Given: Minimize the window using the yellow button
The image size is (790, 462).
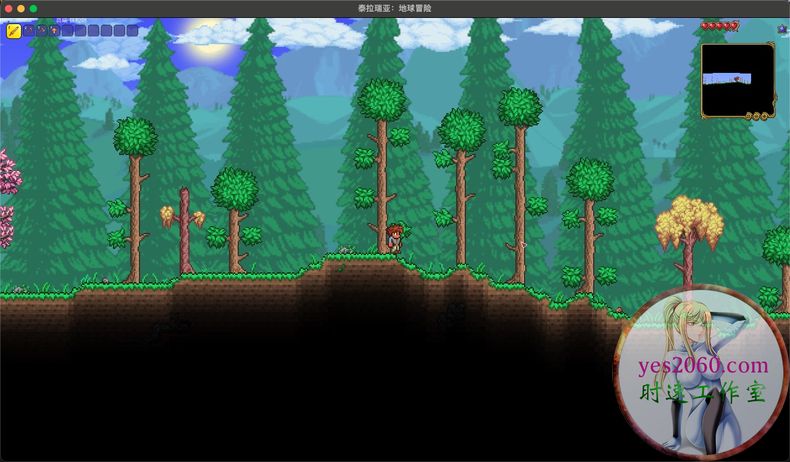Looking at the screenshot, I should (x=20, y=8).
